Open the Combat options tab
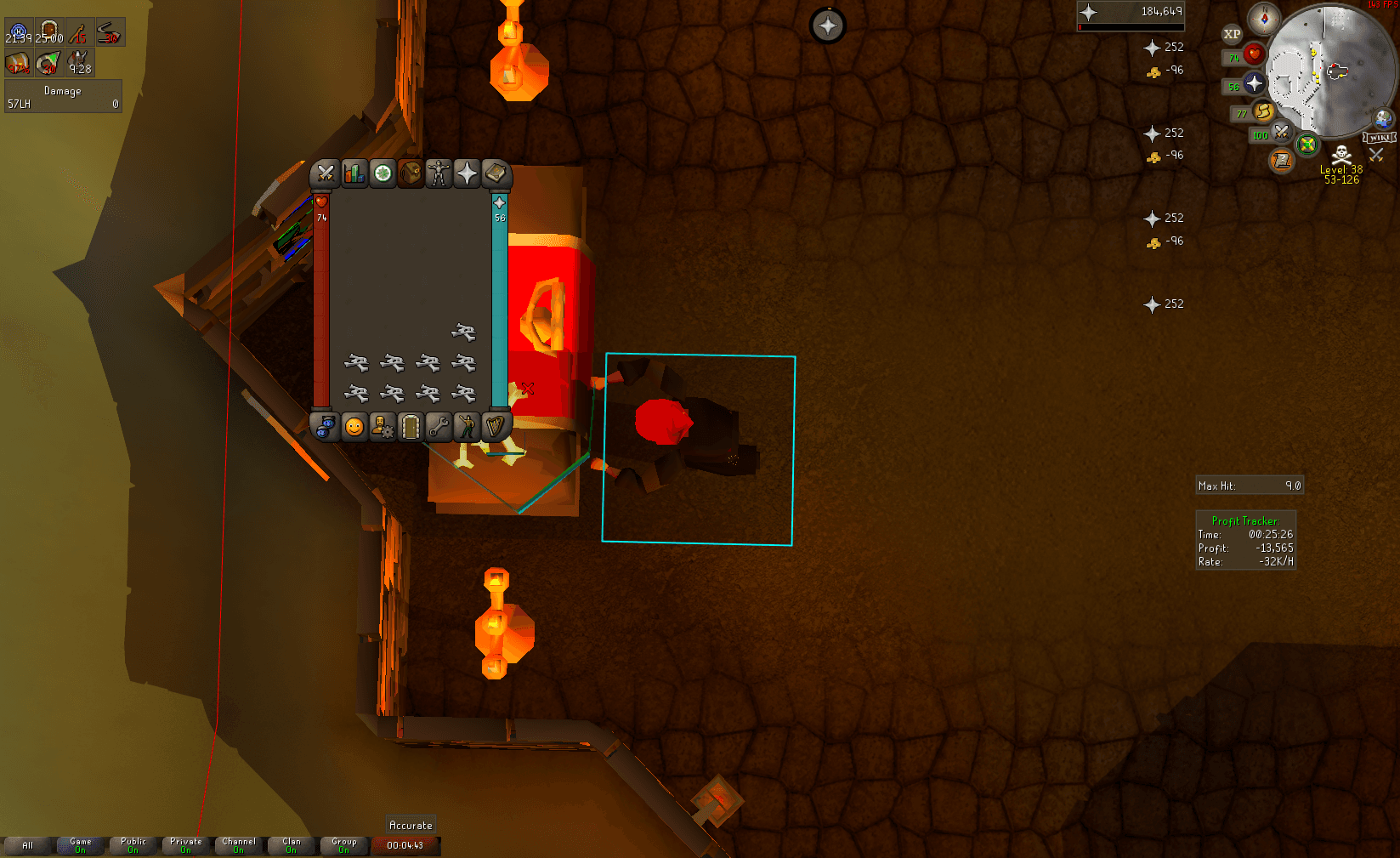 [326, 174]
